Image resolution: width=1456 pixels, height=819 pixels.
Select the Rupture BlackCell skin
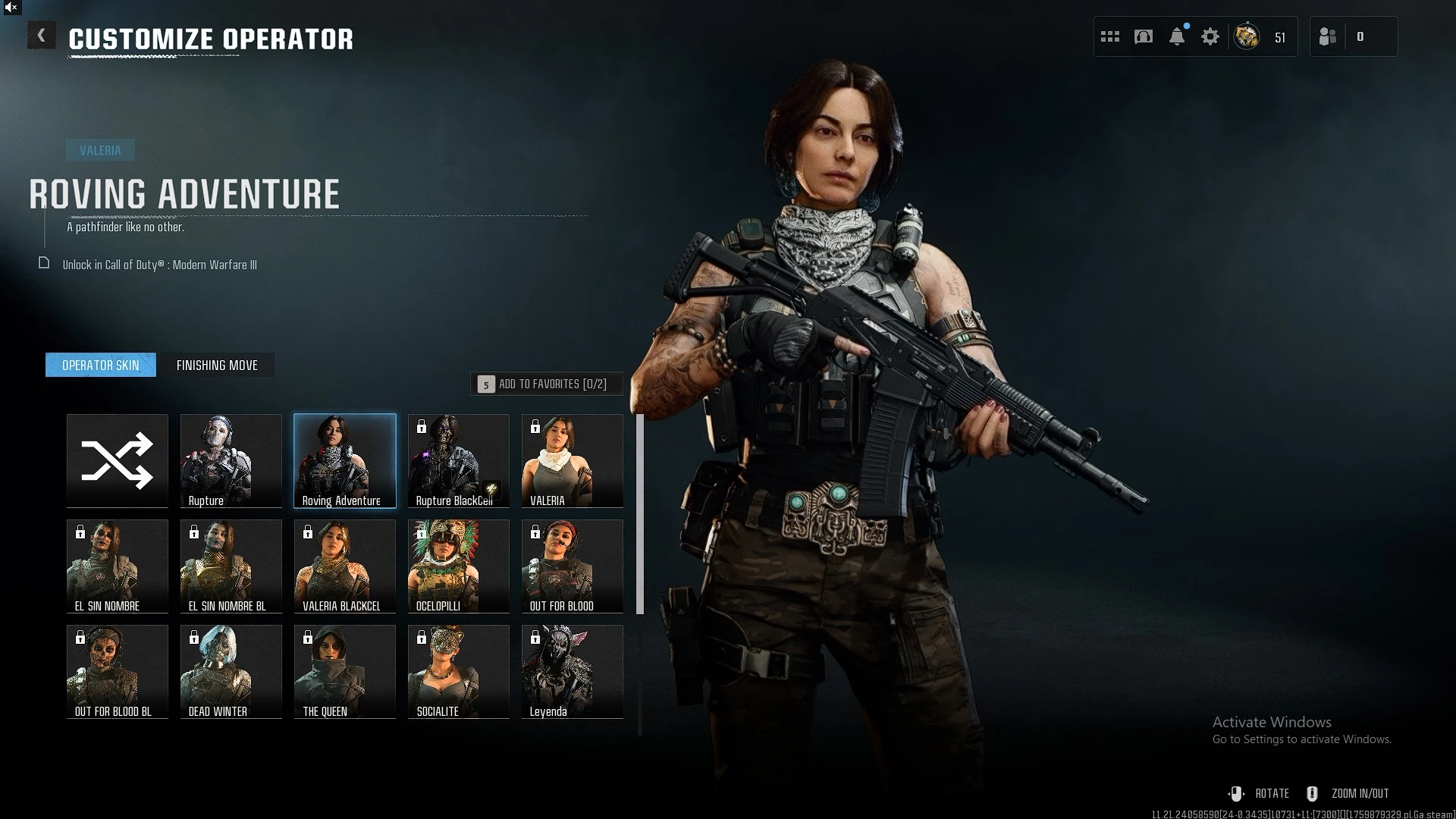point(459,460)
